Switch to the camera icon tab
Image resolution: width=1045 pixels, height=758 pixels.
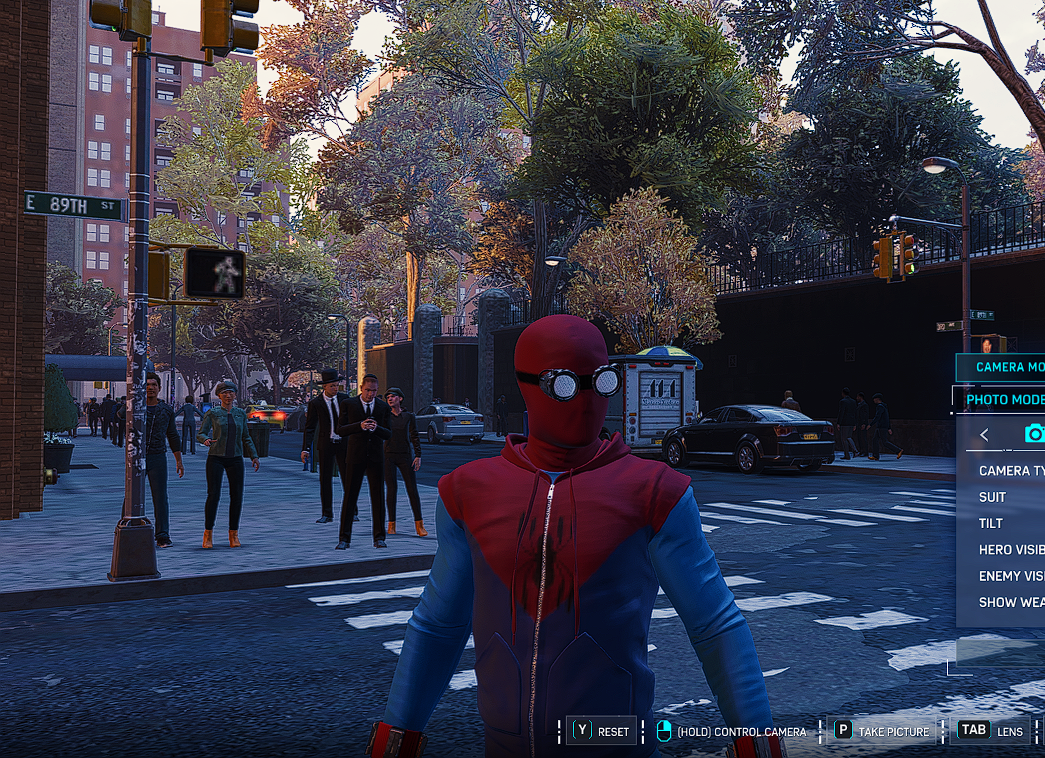[1034, 433]
